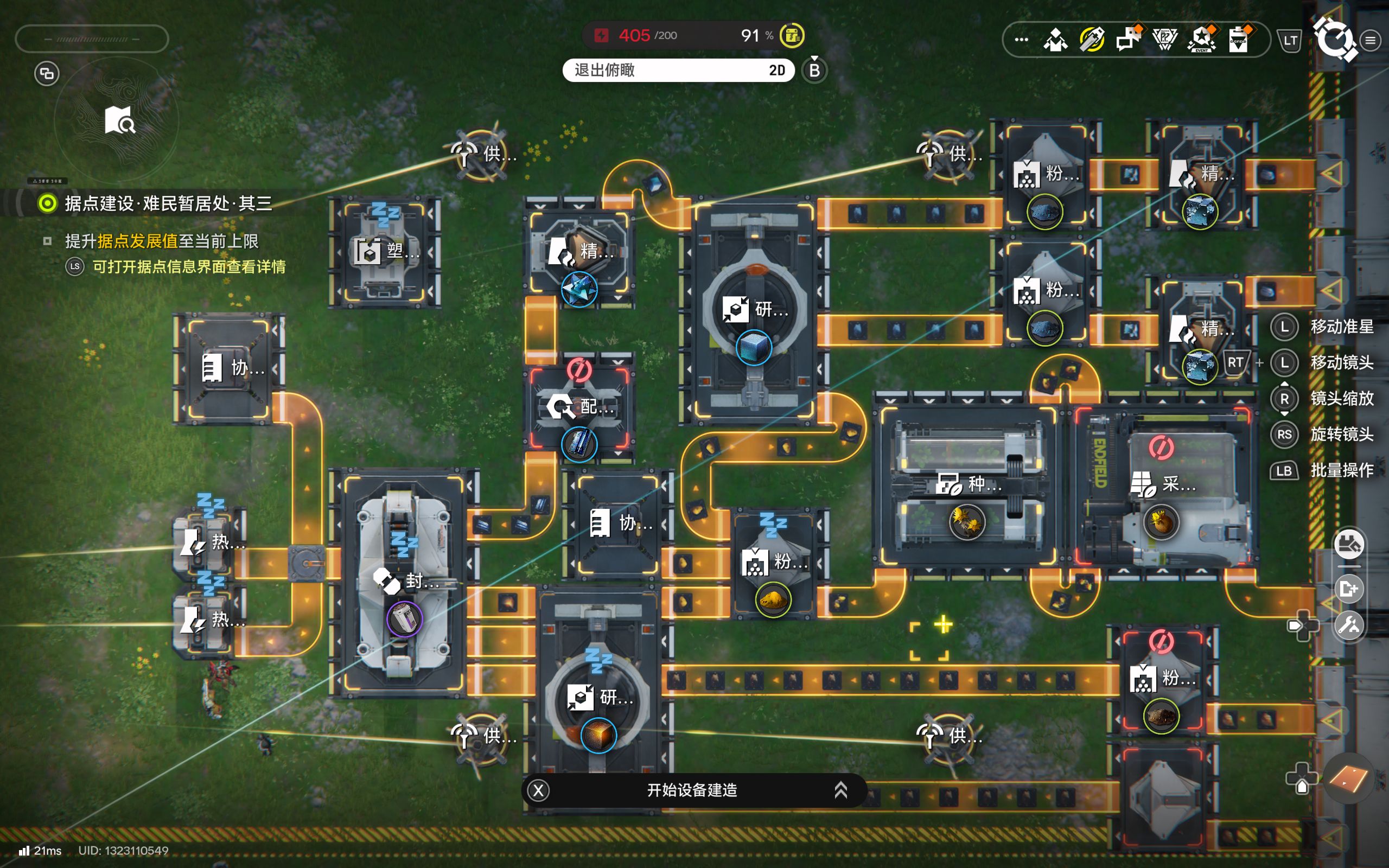Open the EVENT star icon

click(x=1202, y=40)
